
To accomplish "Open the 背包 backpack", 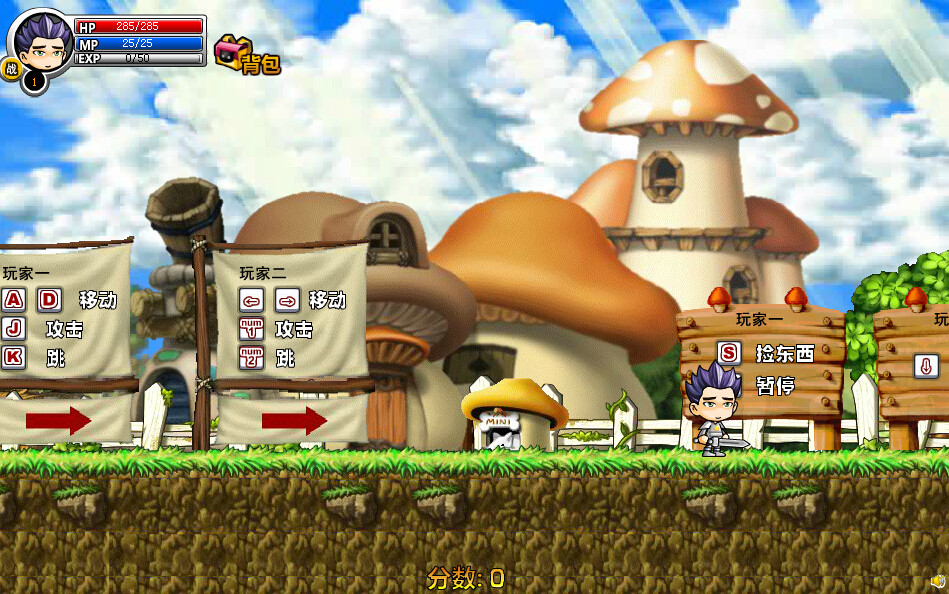I will pyautogui.click(x=246, y=56).
